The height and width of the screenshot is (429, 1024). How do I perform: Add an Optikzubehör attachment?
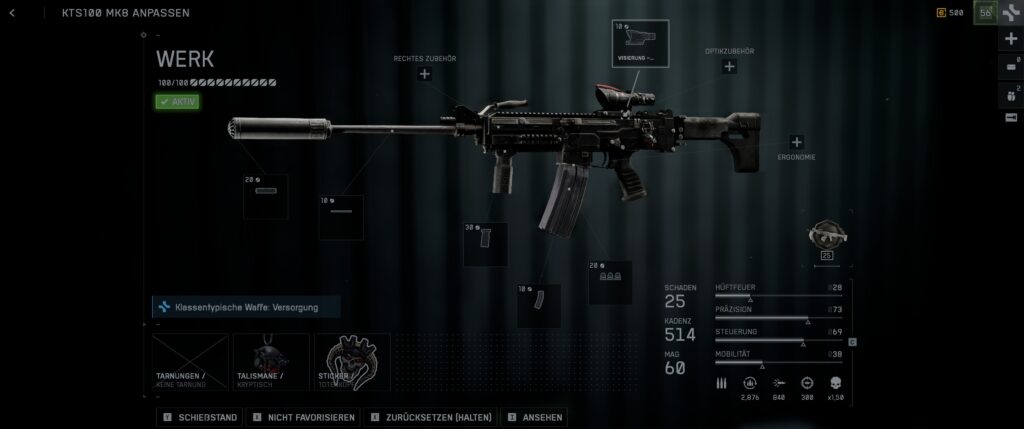tap(729, 66)
